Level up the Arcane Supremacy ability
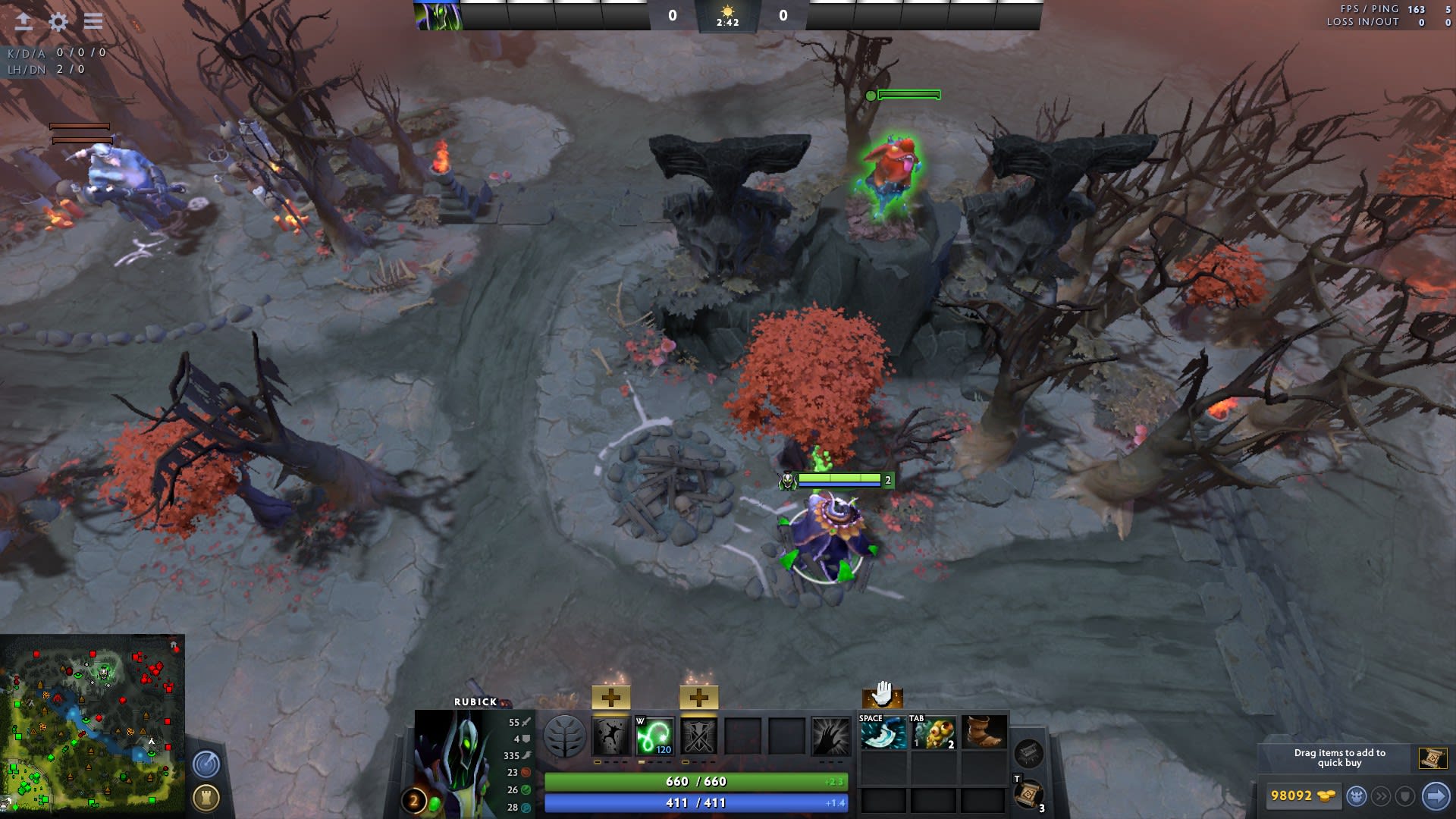The width and height of the screenshot is (1456, 819). (x=698, y=697)
